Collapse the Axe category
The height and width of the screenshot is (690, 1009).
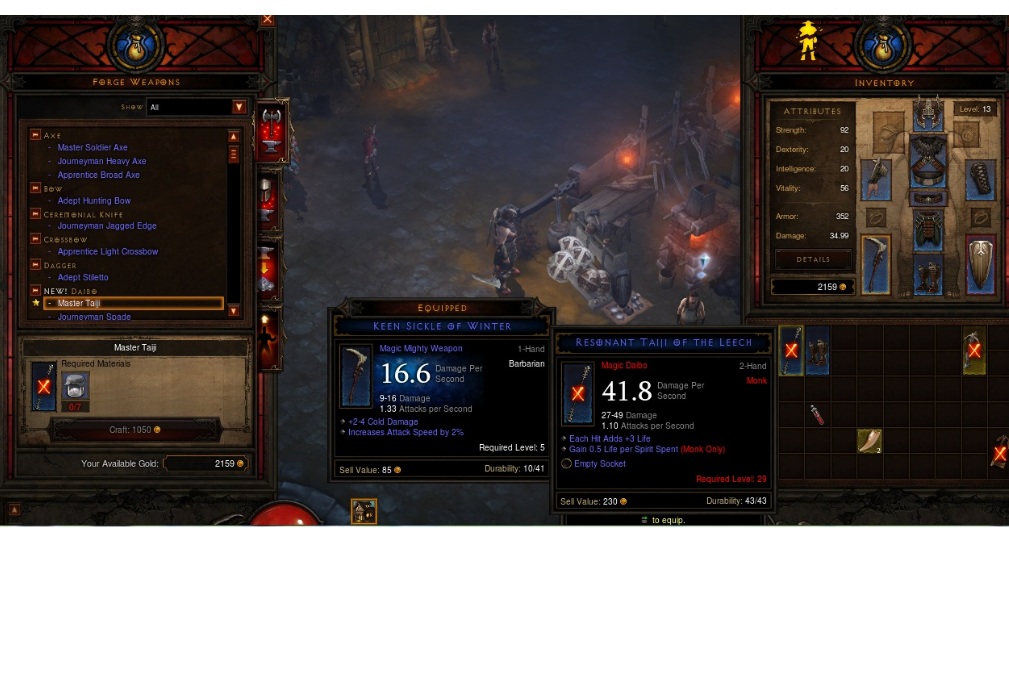coord(36,135)
